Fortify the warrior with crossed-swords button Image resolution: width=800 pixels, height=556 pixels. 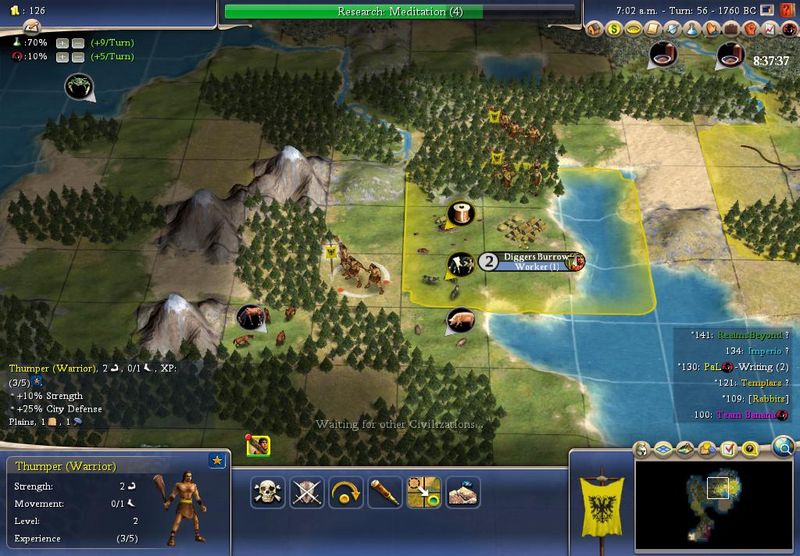click(304, 491)
